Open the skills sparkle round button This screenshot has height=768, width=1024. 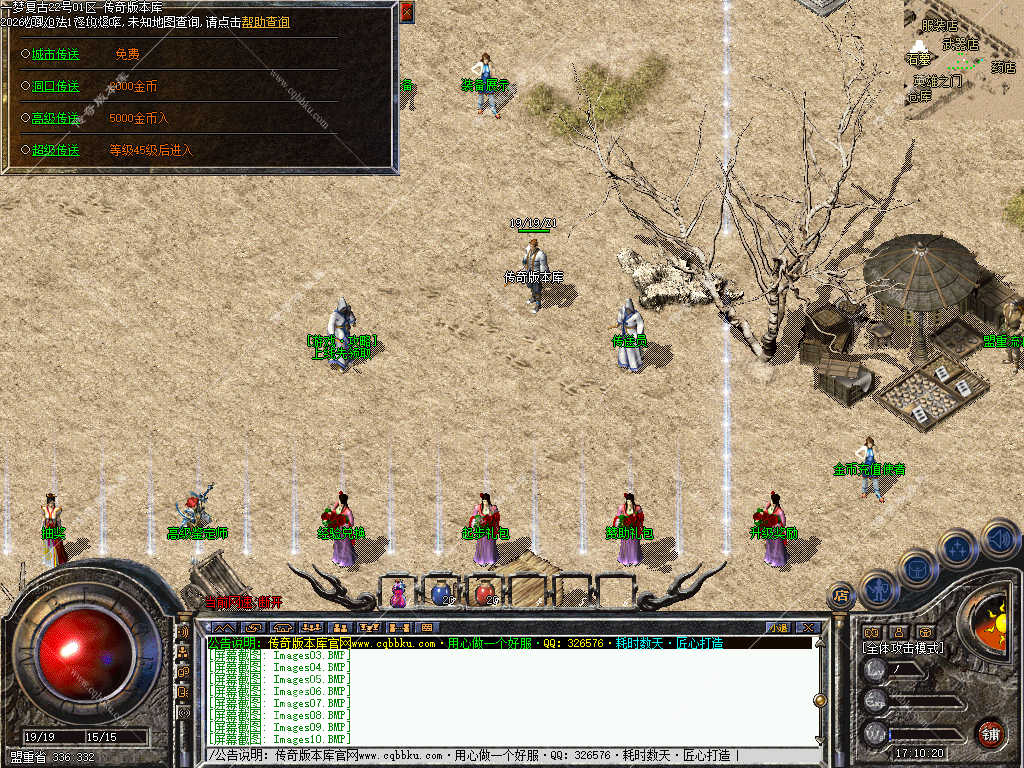click(x=957, y=548)
